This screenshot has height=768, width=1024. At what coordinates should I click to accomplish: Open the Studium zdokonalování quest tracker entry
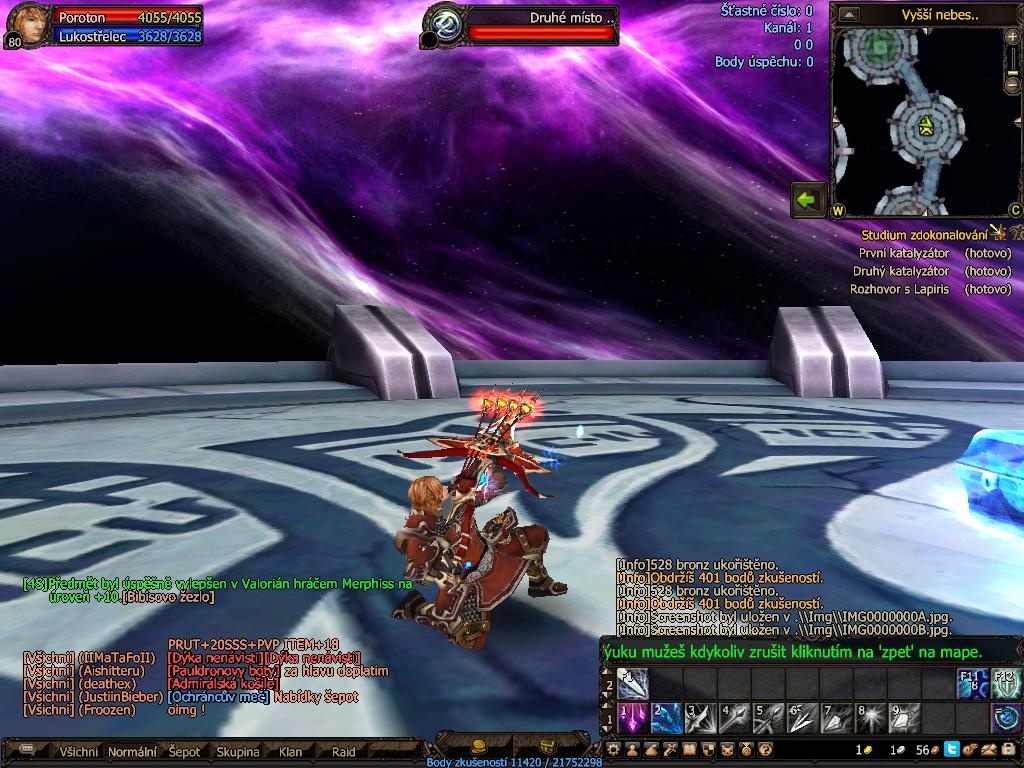[x=924, y=235]
